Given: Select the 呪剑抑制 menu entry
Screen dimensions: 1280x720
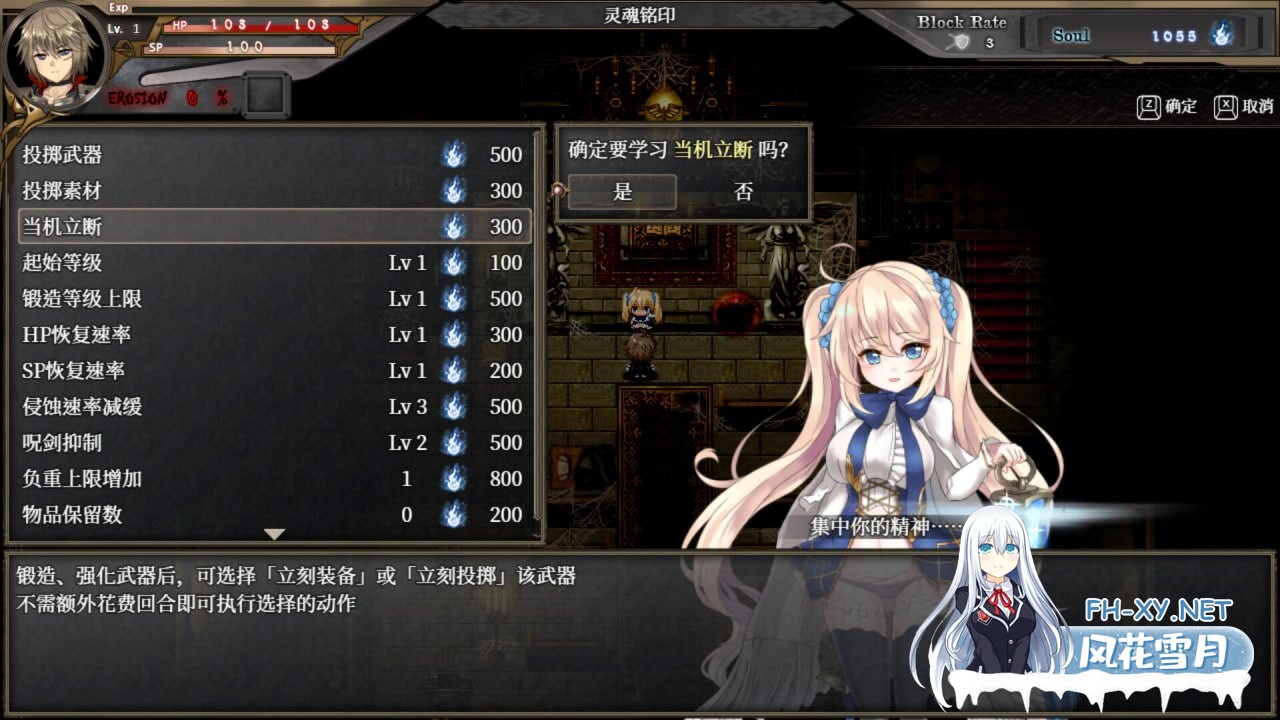Looking at the screenshot, I should tap(200, 443).
